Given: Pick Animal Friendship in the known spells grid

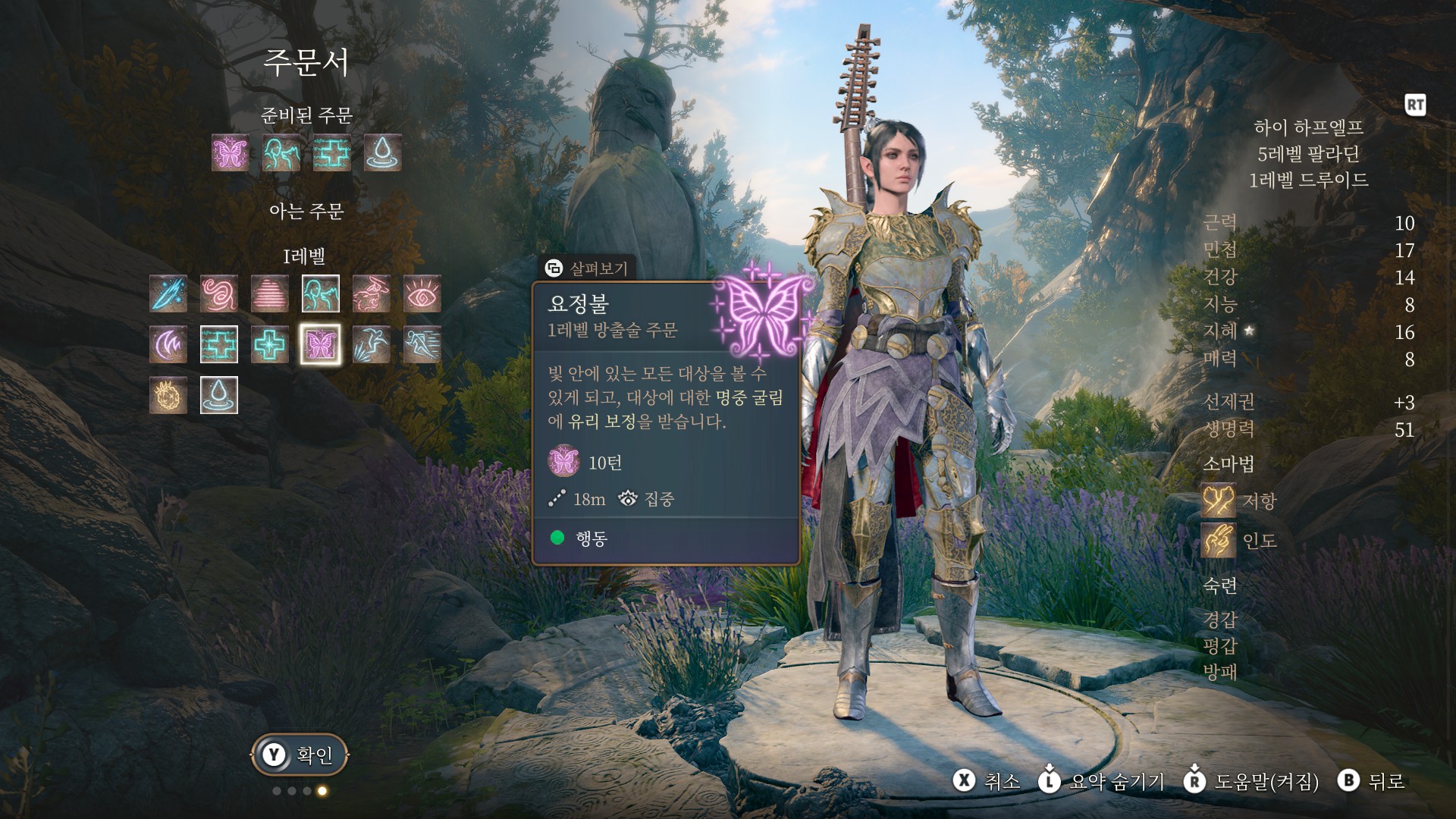Looking at the screenshot, I should pyautogui.click(x=321, y=294).
